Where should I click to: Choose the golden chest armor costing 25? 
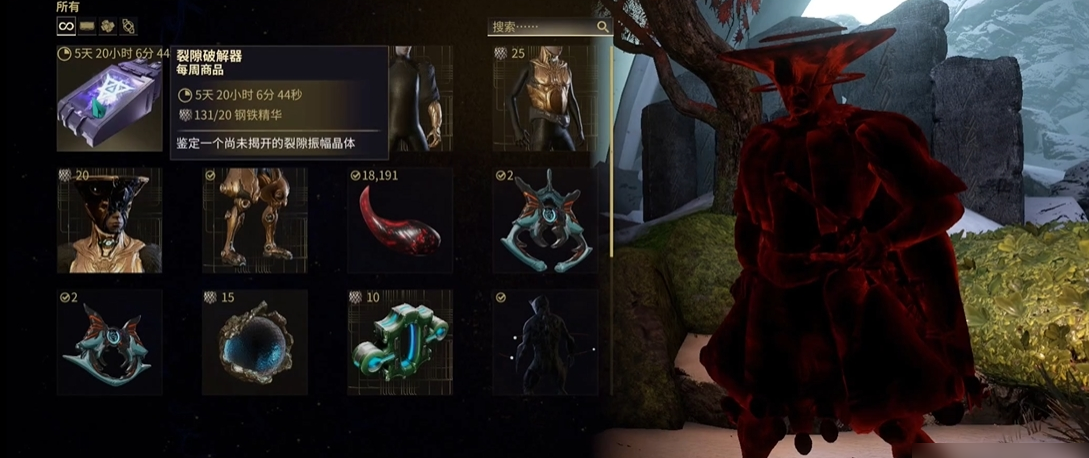tap(545, 99)
